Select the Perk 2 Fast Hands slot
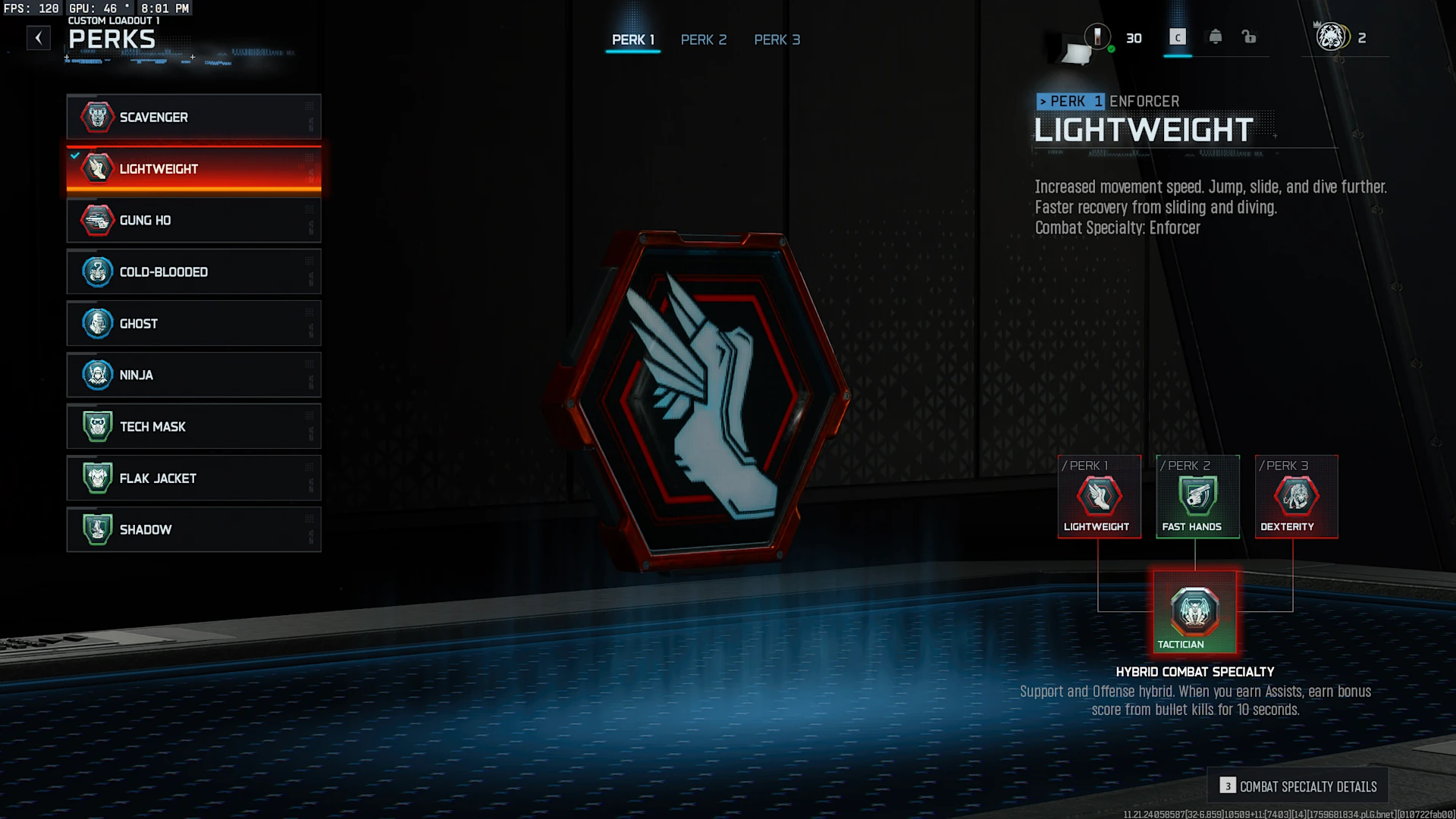The height and width of the screenshot is (819, 1456). tap(1197, 497)
